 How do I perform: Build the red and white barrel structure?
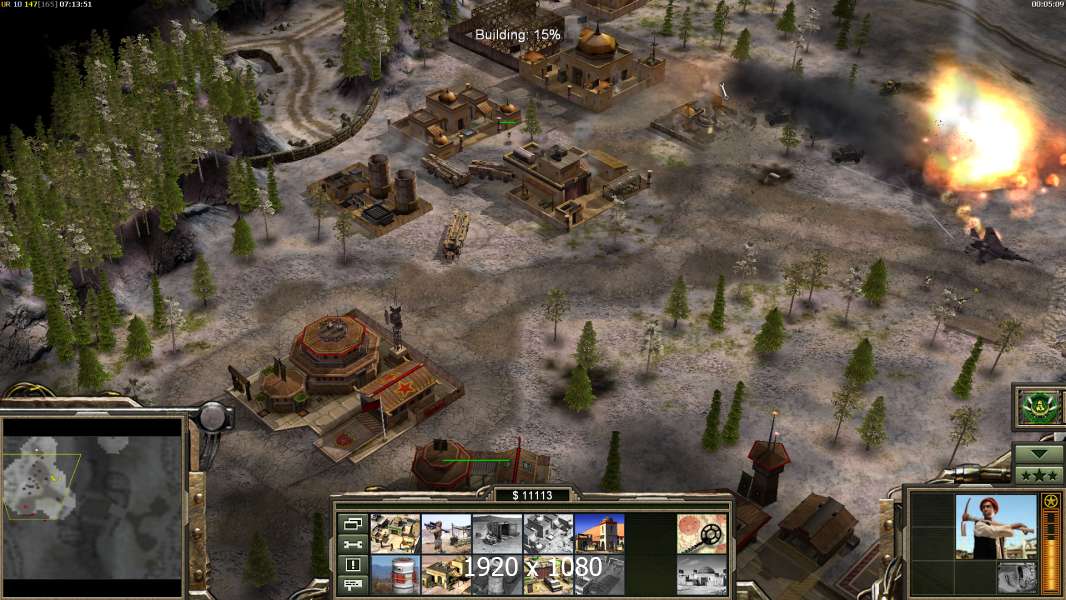395,575
